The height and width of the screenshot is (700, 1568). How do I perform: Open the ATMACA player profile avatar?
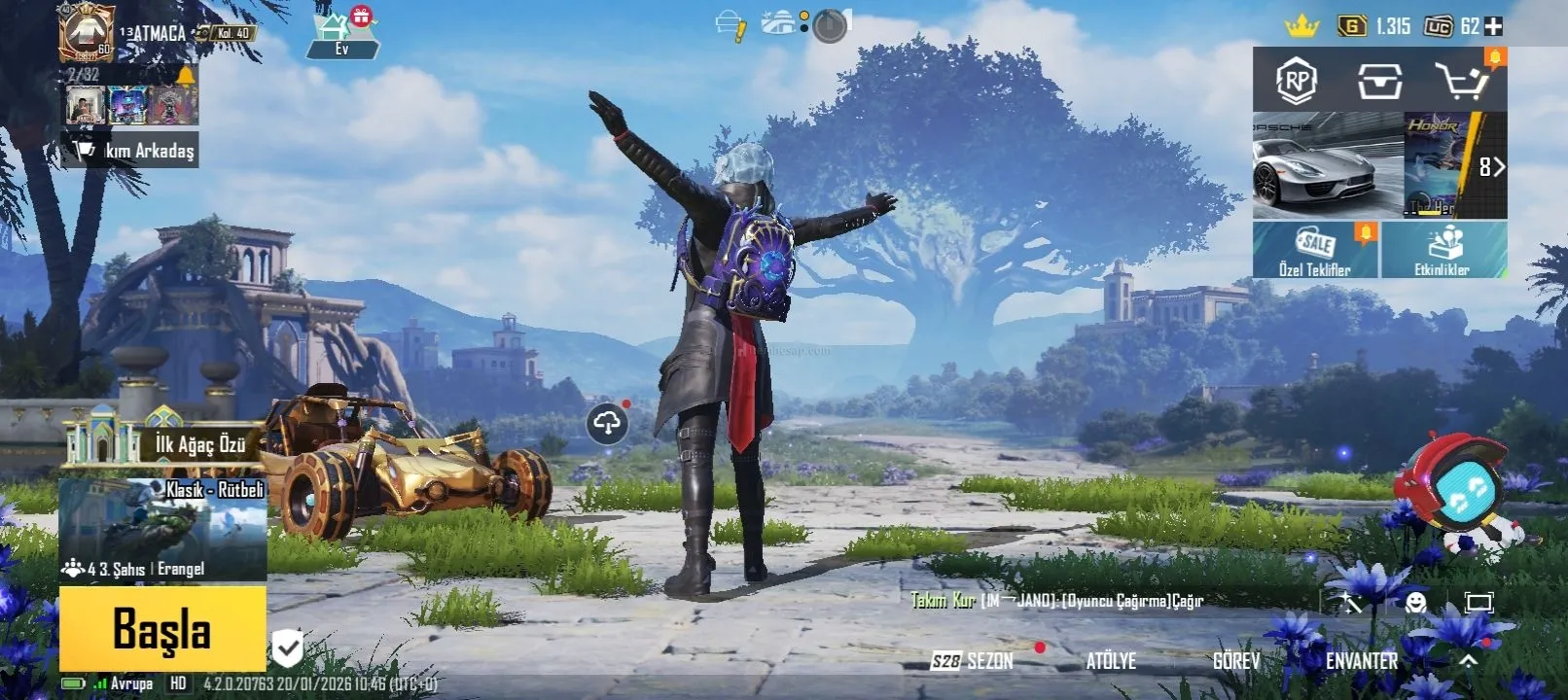87,31
